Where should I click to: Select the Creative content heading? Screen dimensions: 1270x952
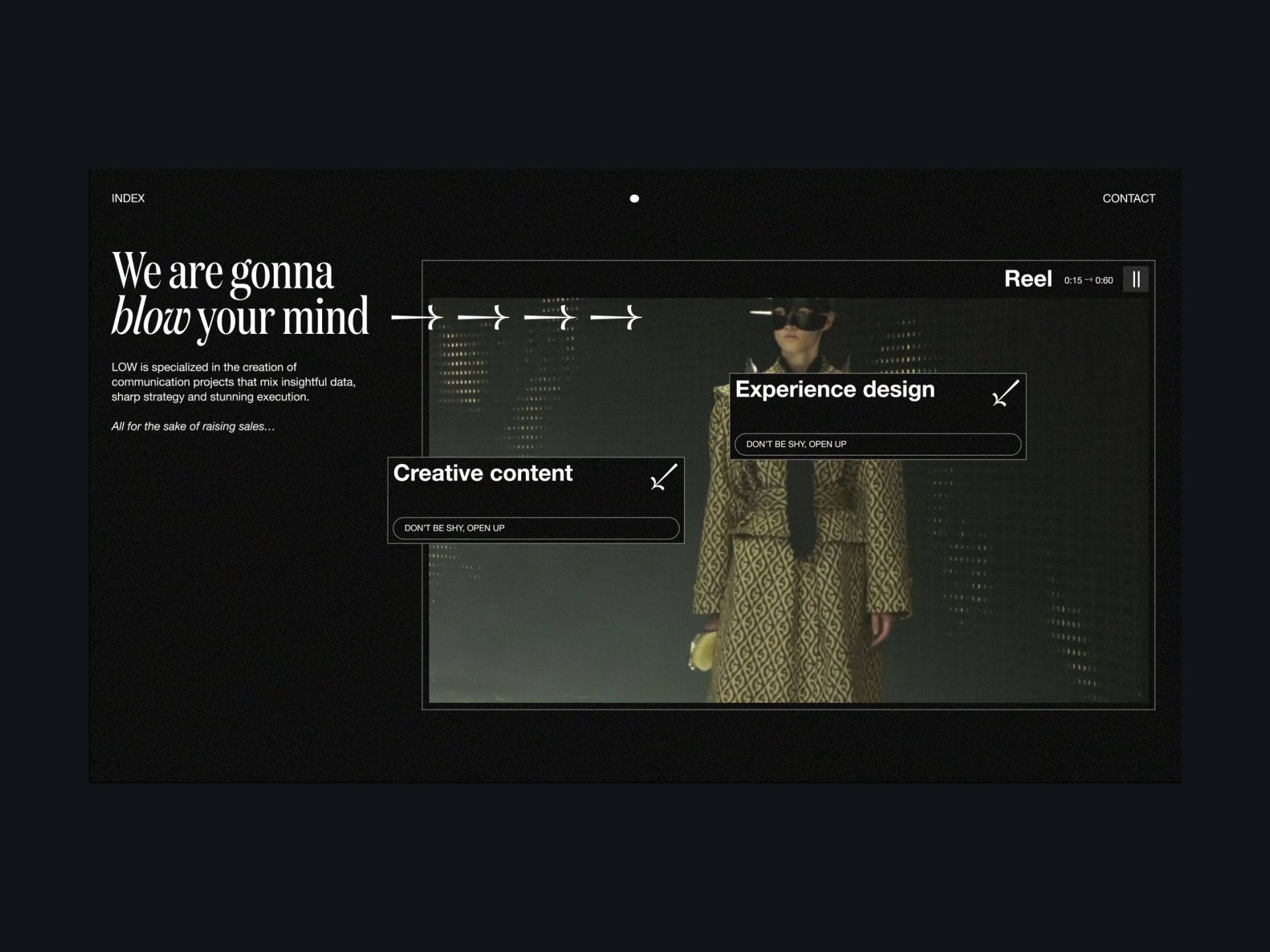(x=483, y=473)
